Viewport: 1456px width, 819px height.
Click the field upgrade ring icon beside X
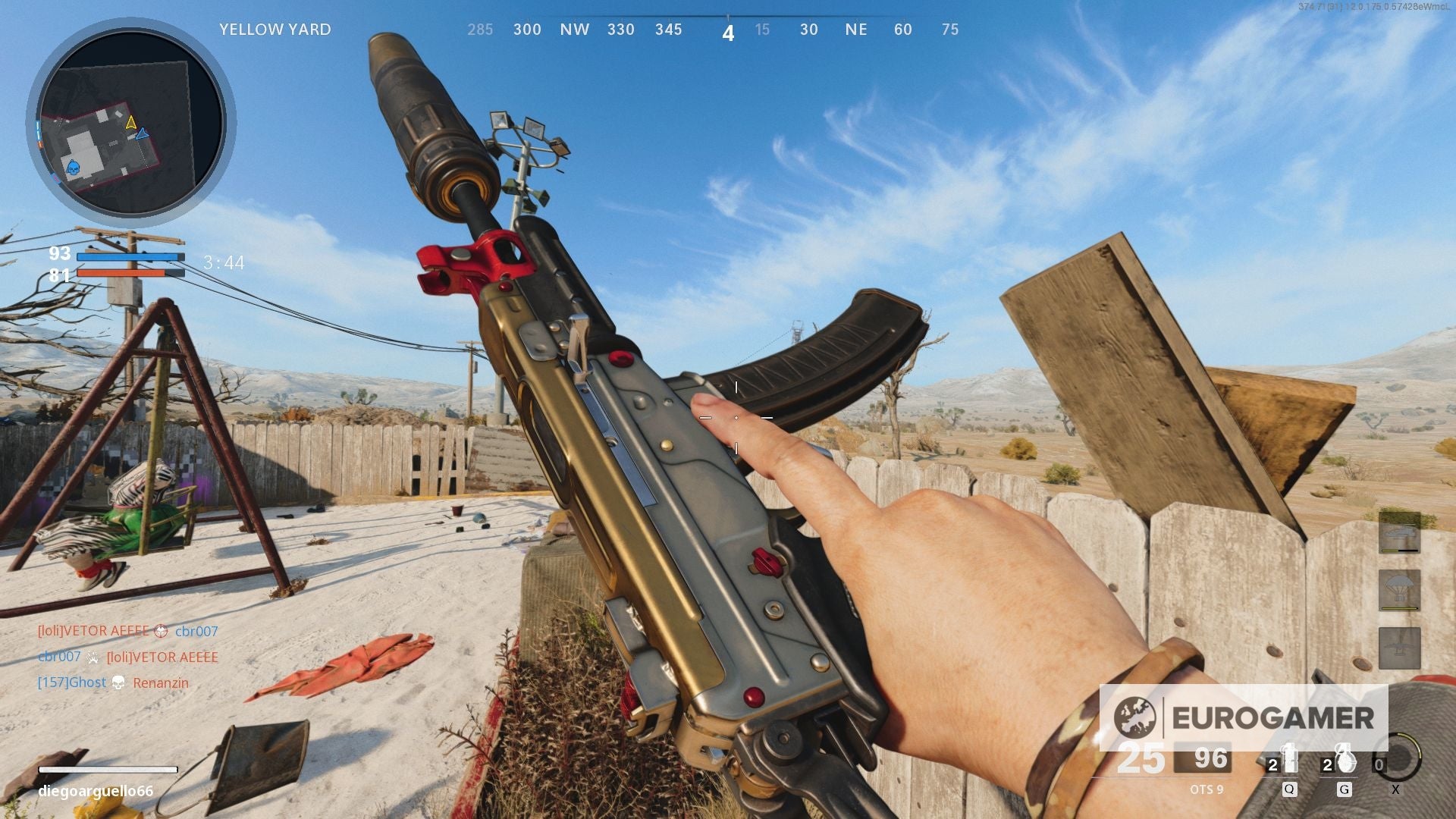tap(1399, 757)
